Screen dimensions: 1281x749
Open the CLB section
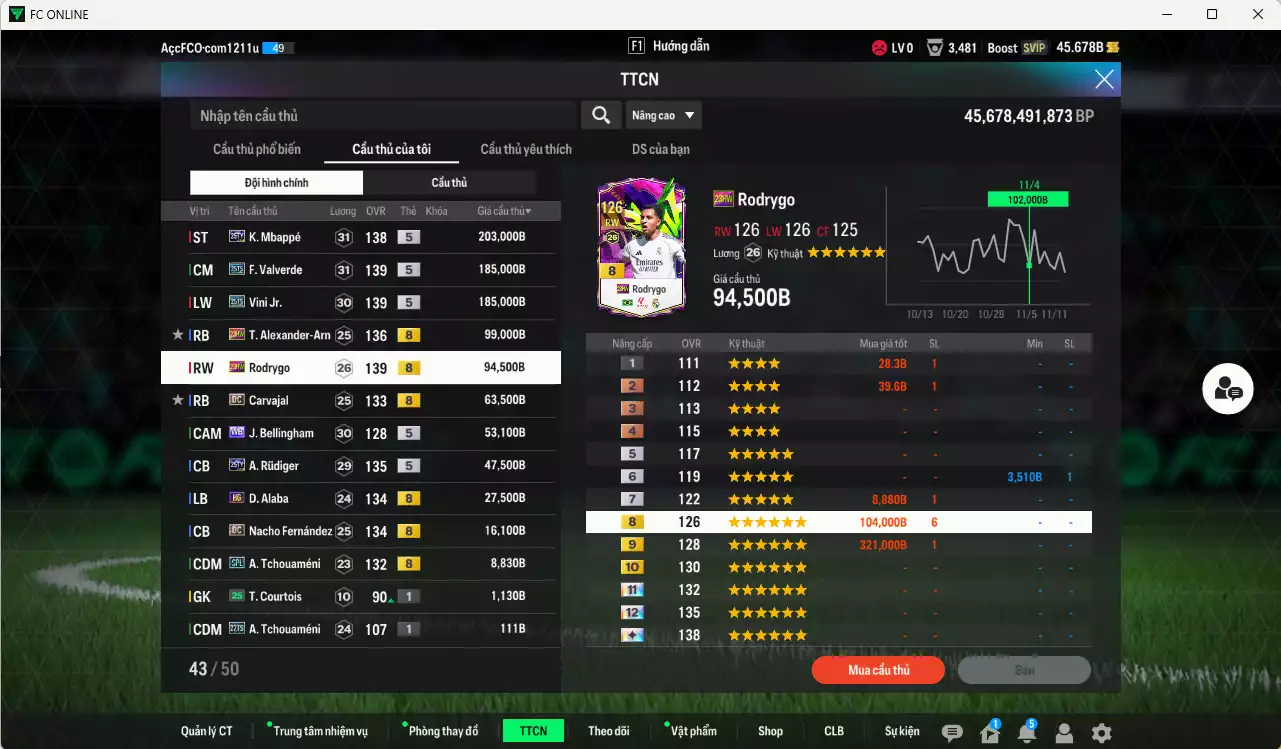tap(833, 731)
